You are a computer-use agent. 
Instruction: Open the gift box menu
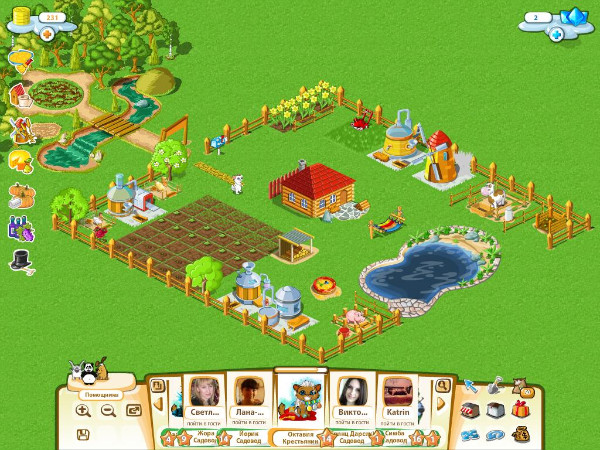518,410
